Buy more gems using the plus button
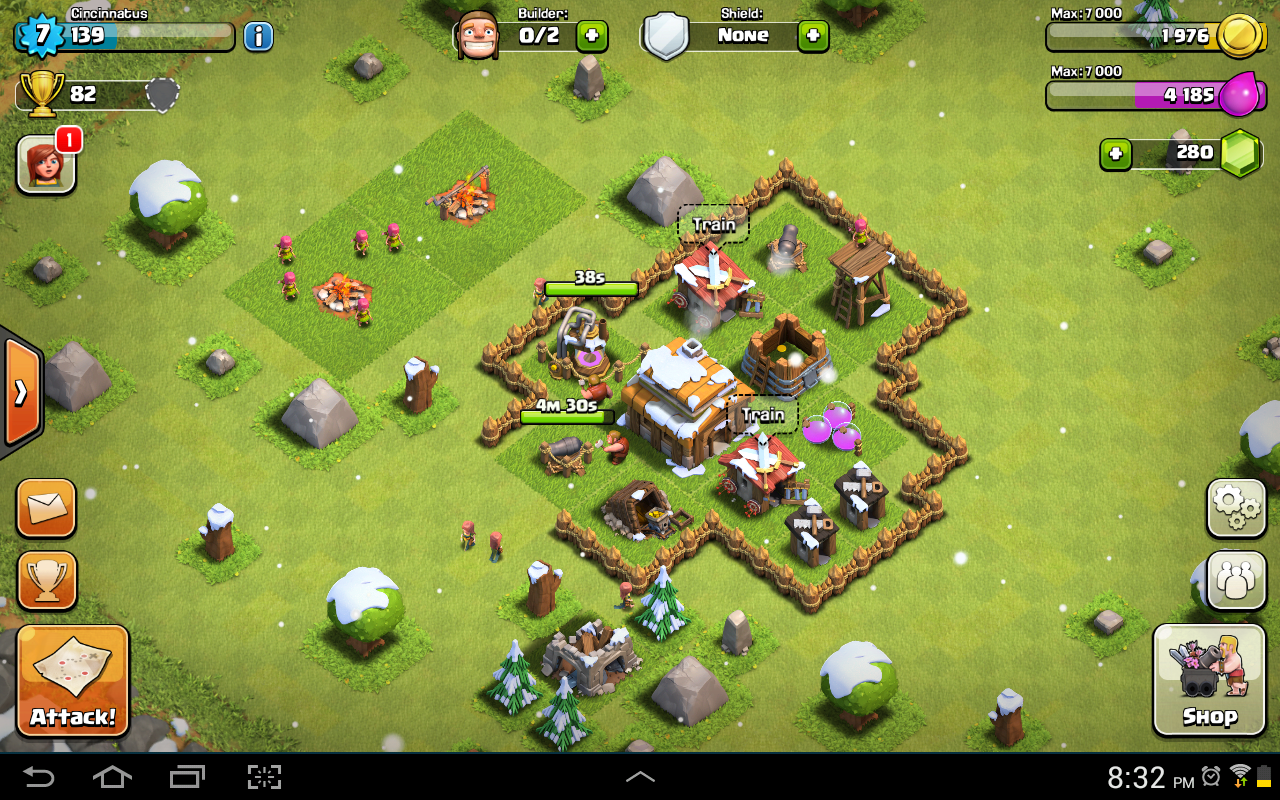Image resolution: width=1280 pixels, height=800 pixels. (1115, 154)
